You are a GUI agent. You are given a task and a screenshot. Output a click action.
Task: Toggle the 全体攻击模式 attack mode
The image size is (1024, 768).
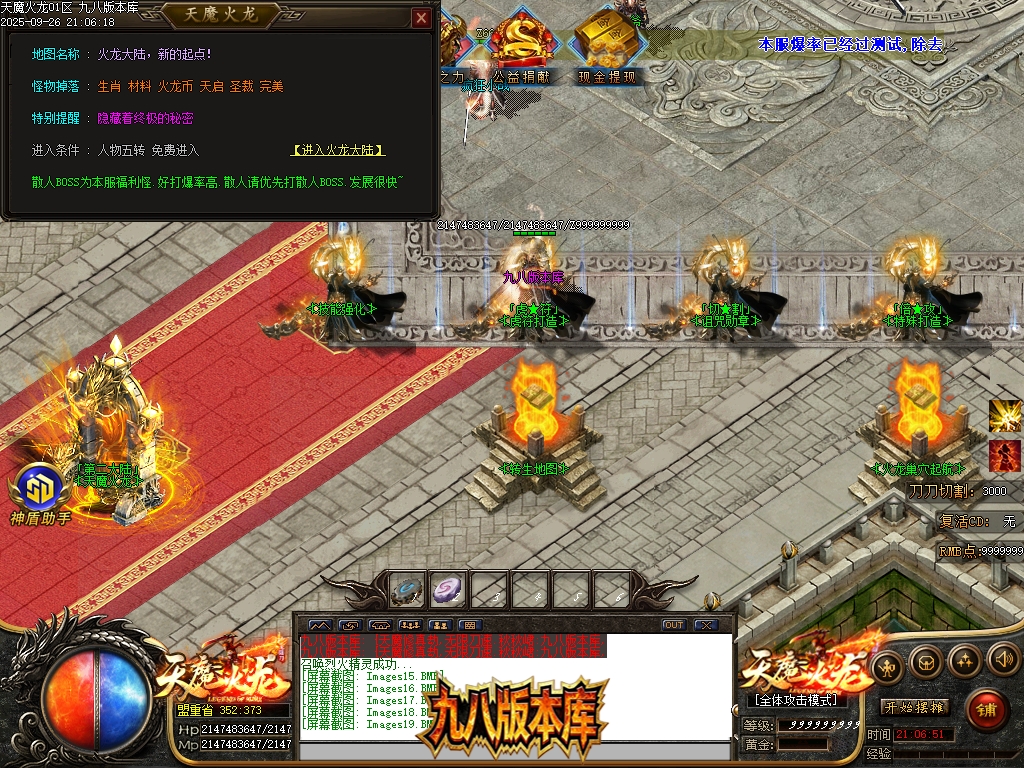pos(795,701)
